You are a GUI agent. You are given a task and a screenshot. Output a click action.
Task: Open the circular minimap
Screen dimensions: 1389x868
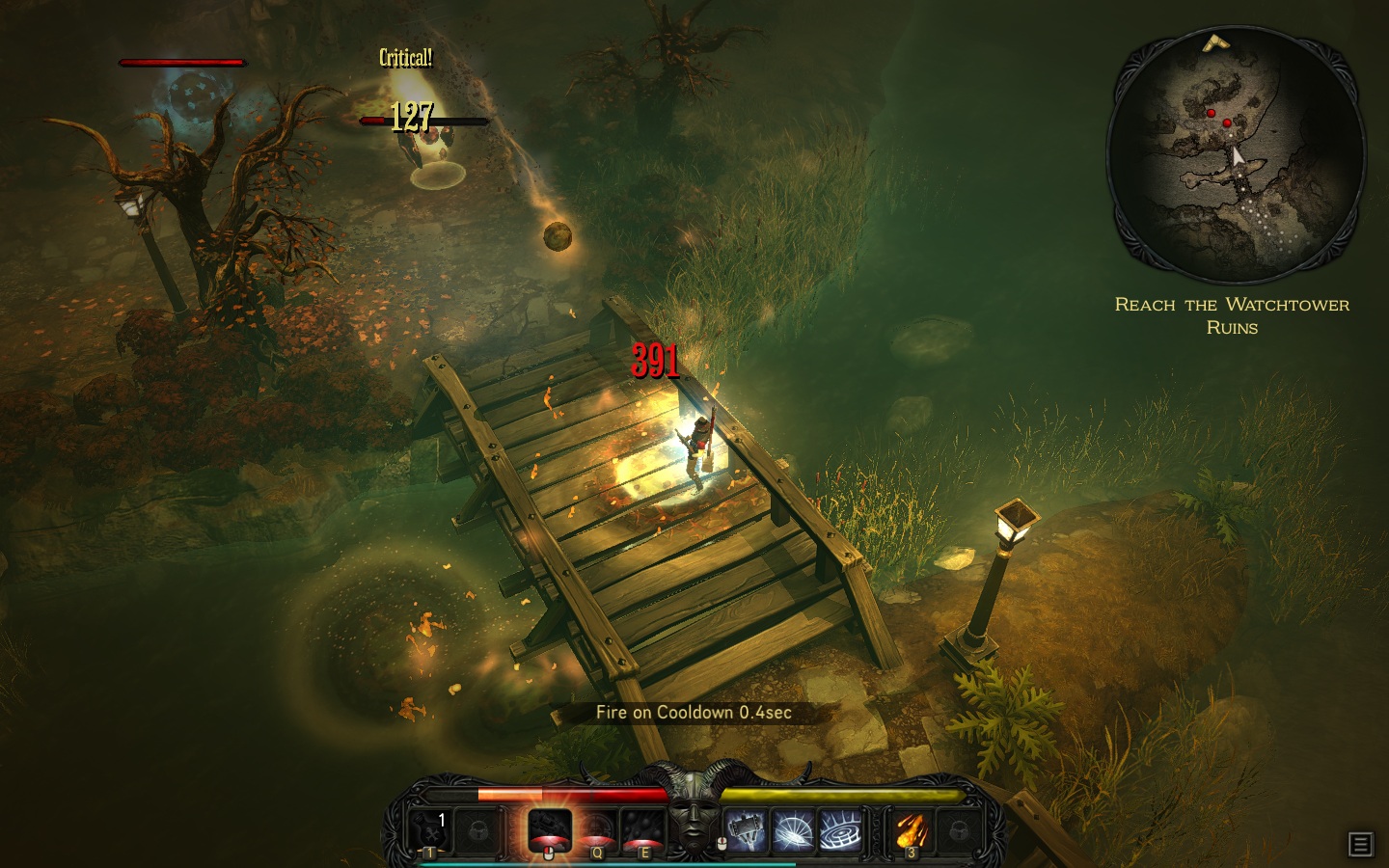point(1235,154)
